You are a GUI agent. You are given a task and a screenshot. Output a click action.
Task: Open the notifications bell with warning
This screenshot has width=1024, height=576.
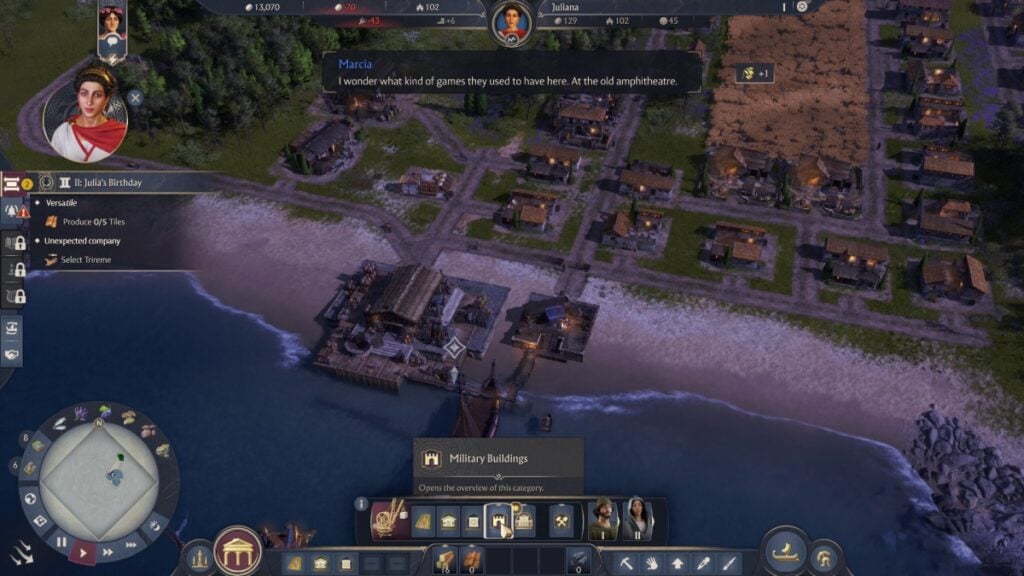point(14,211)
